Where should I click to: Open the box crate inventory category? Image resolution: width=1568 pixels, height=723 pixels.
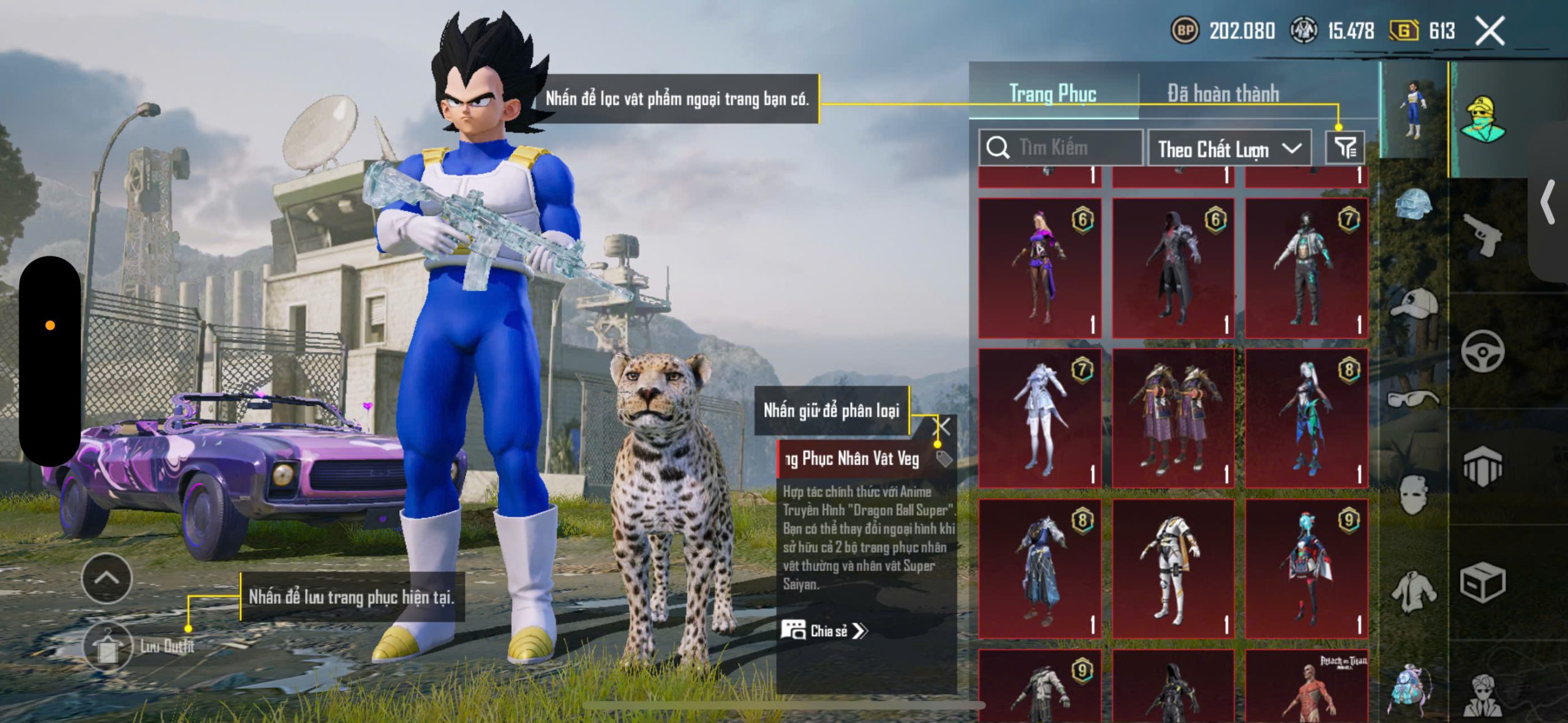tap(1482, 582)
